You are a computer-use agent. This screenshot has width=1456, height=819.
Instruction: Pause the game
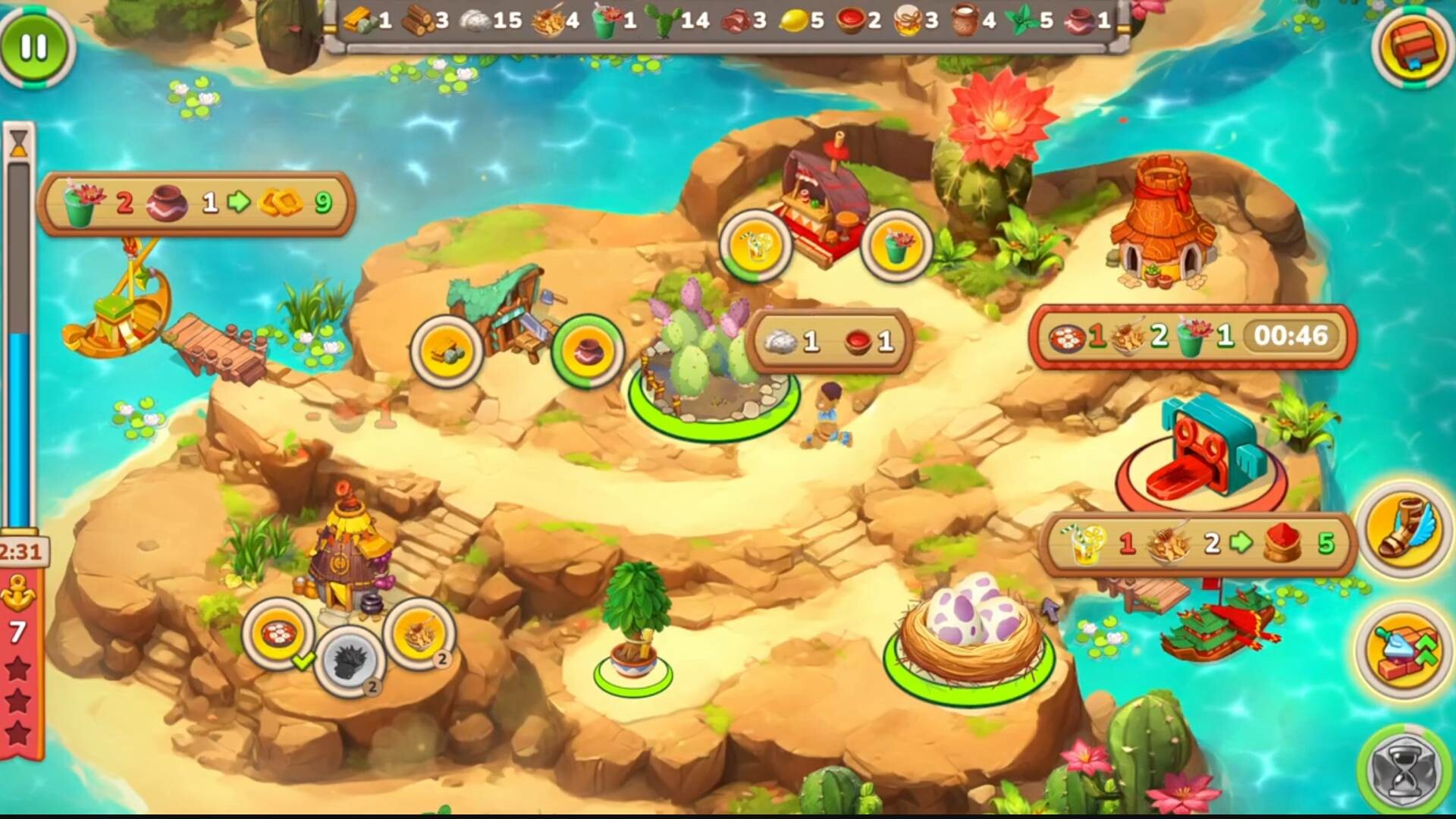tap(35, 47)
